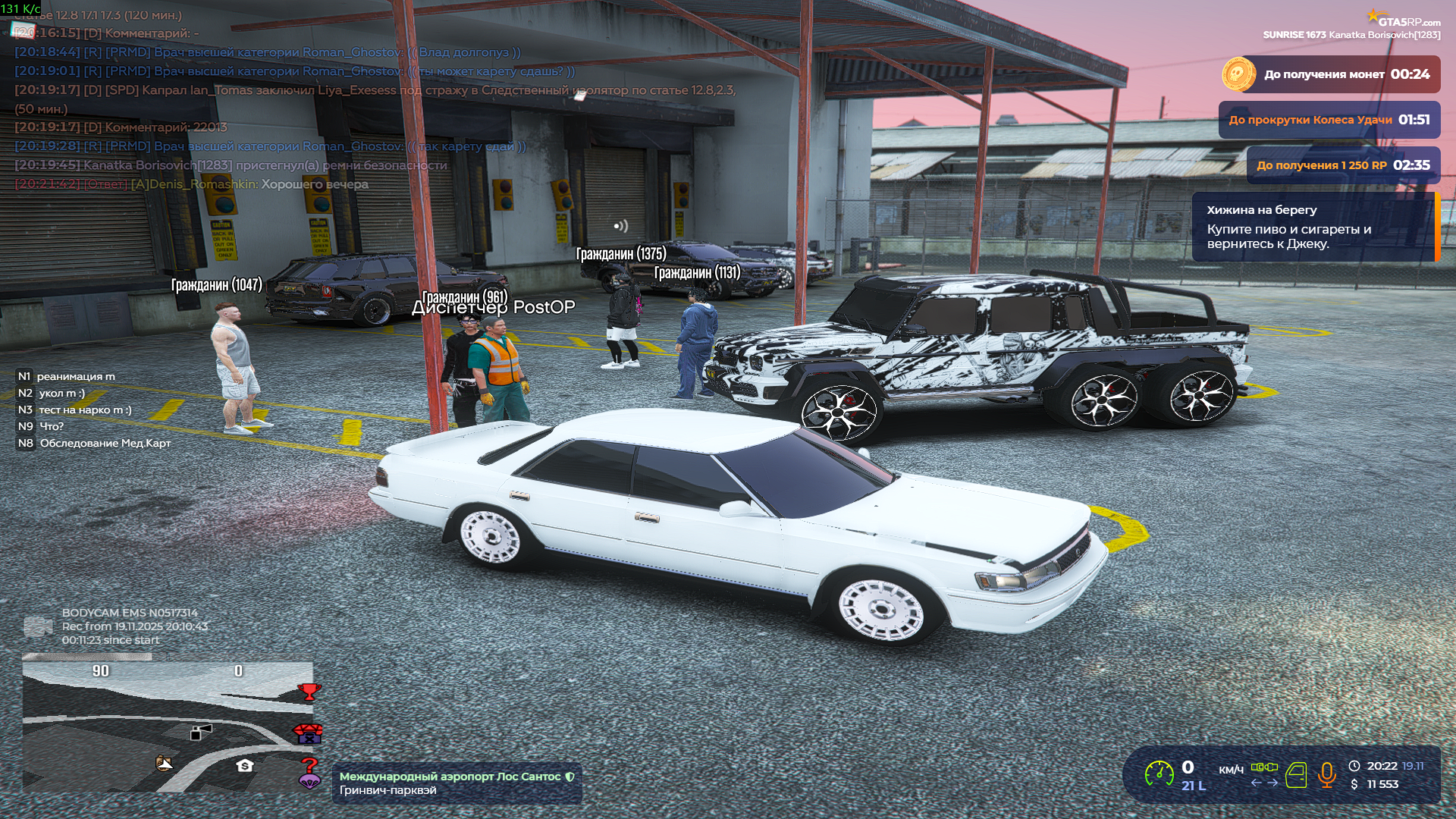1456x819 pixels.
Task: Click the house marker on the minimap
Action: coord(244,765)
